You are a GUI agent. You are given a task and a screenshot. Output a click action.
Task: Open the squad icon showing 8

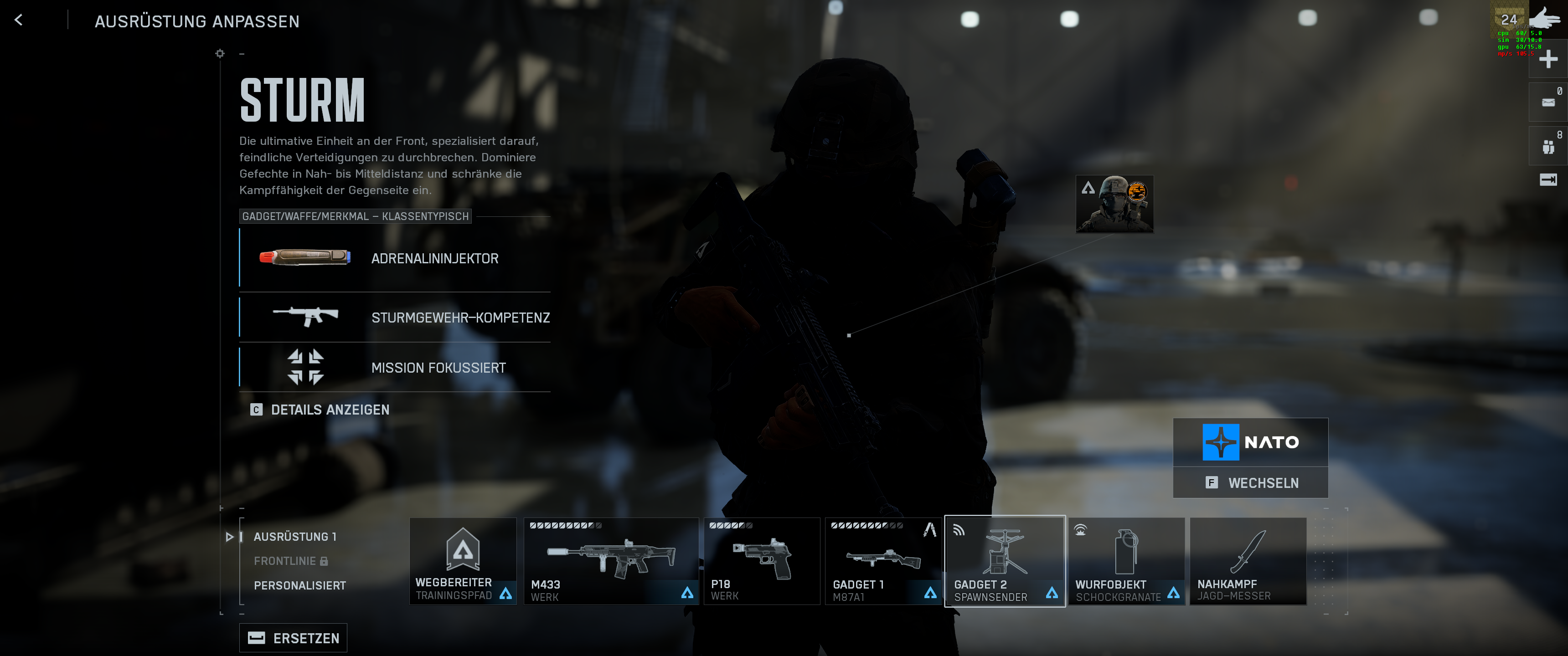coord(1548,147)
